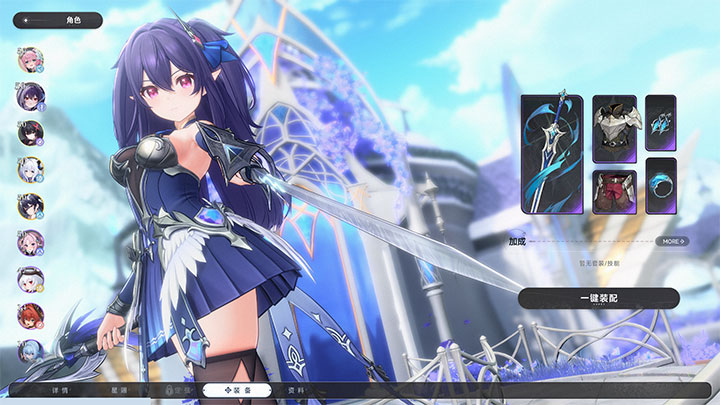Pick the red-haired character portrait
The width and height of the screenshot is (720, 405).
[30, 317]
